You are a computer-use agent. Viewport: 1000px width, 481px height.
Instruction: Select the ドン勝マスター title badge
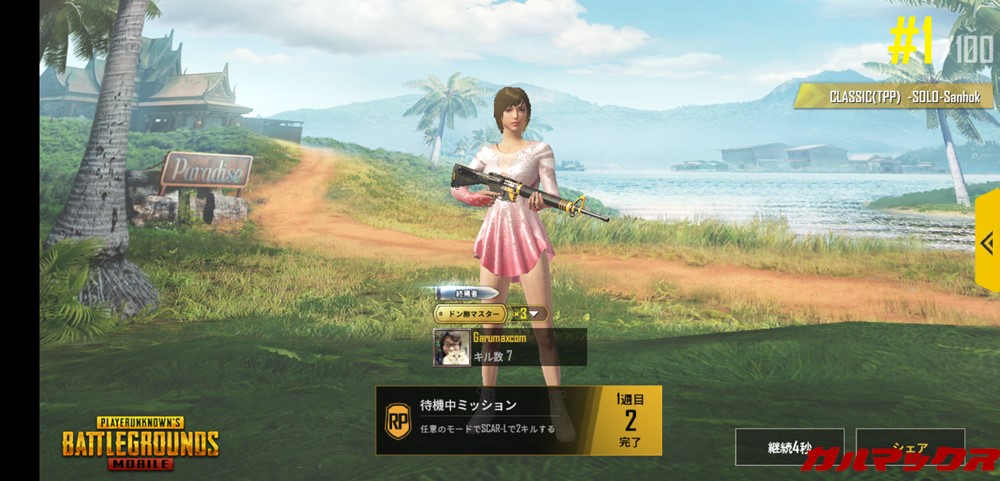coord(471,313)
